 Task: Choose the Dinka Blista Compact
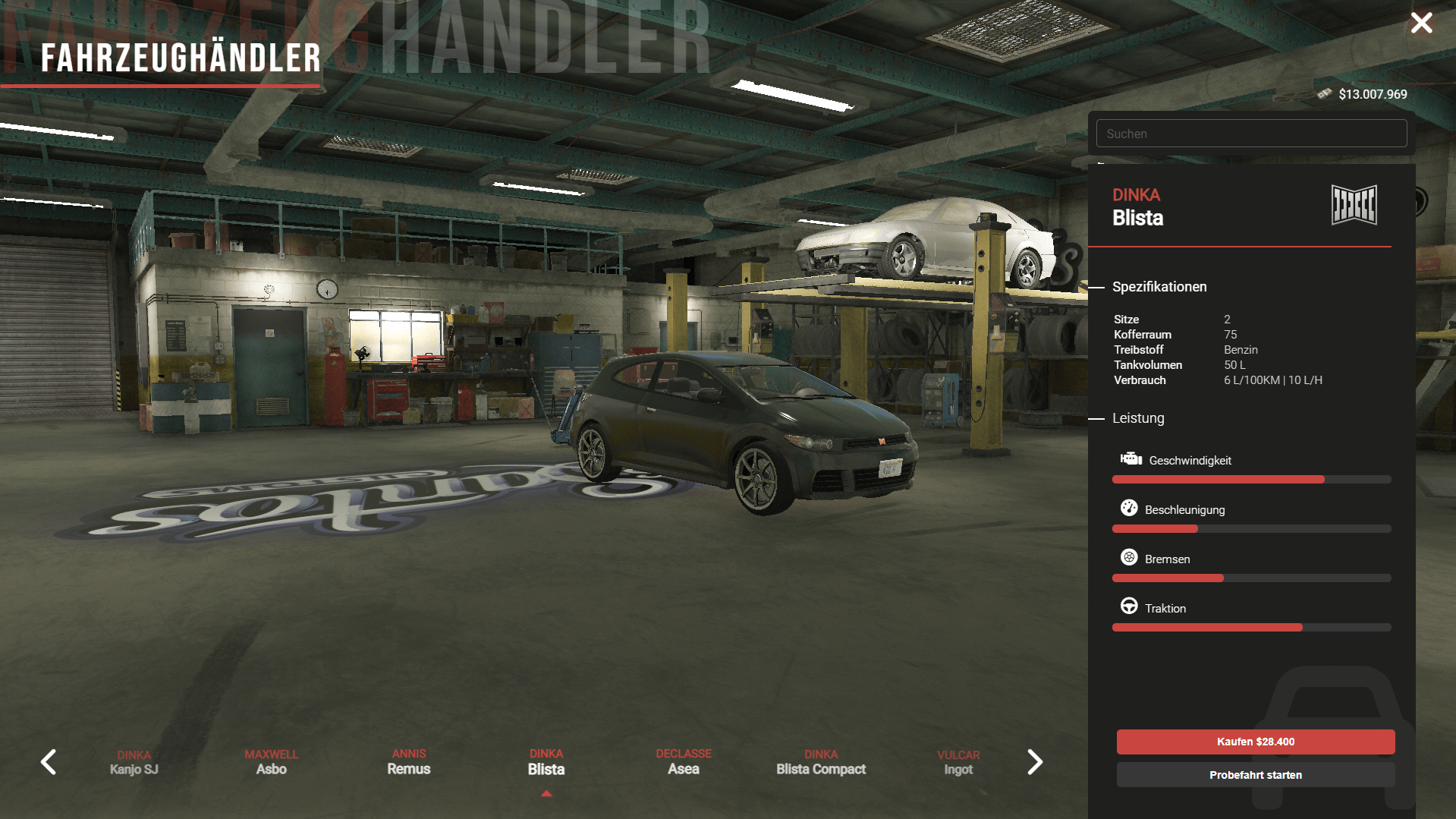click(821, 762)
